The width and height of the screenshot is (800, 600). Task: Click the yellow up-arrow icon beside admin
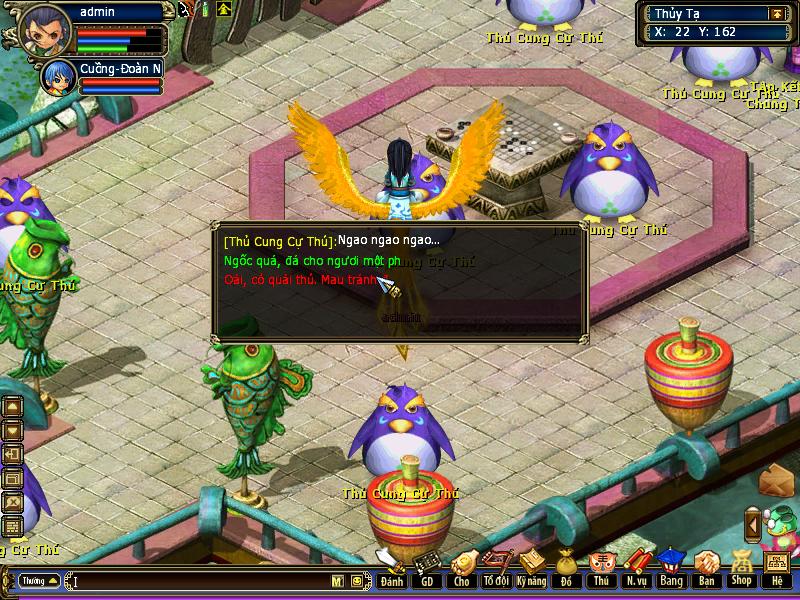(223, 10)
